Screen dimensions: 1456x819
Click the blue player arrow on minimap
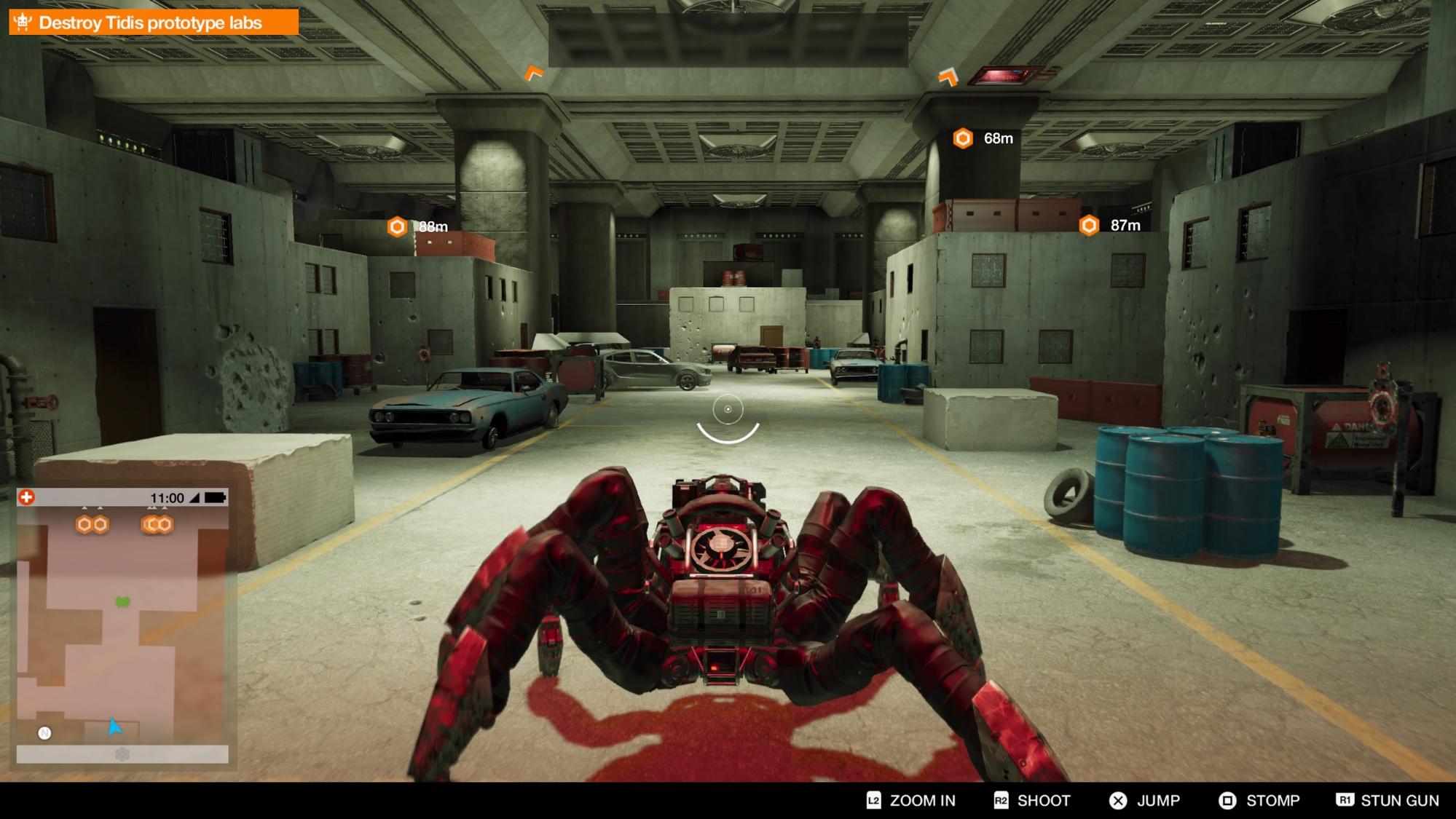[114, 727]
